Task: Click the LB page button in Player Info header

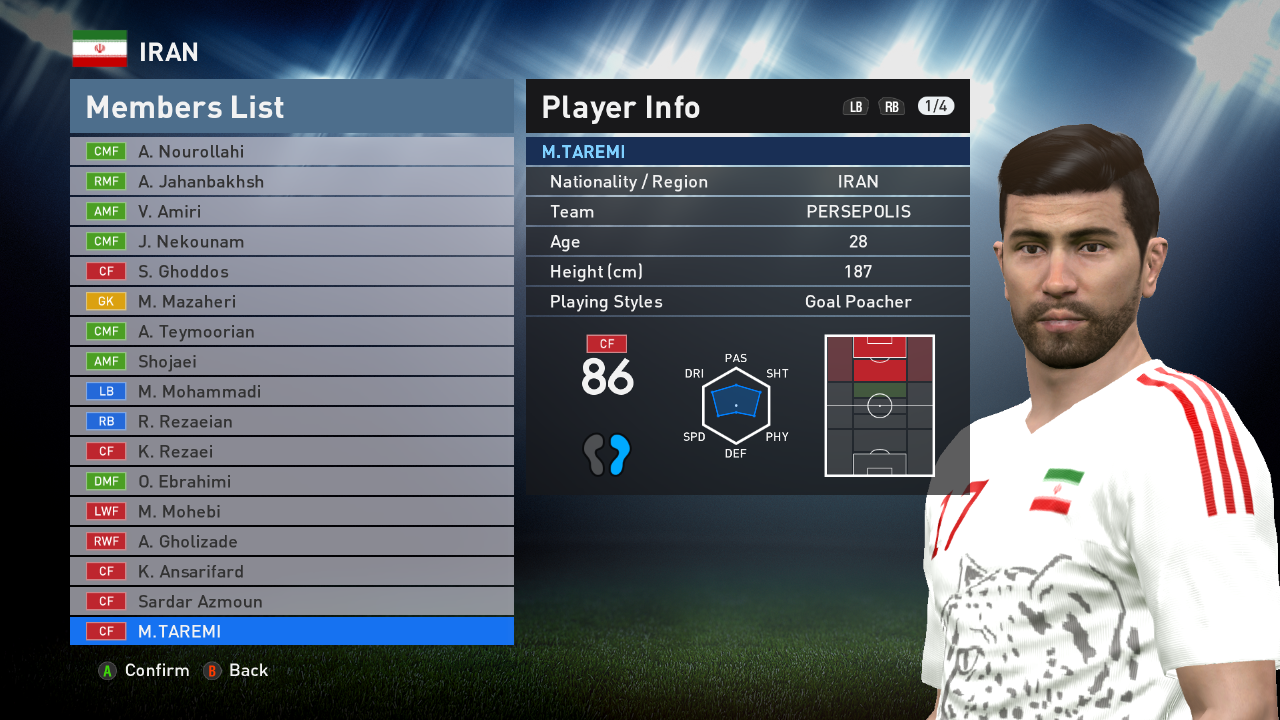Action: 855,106
